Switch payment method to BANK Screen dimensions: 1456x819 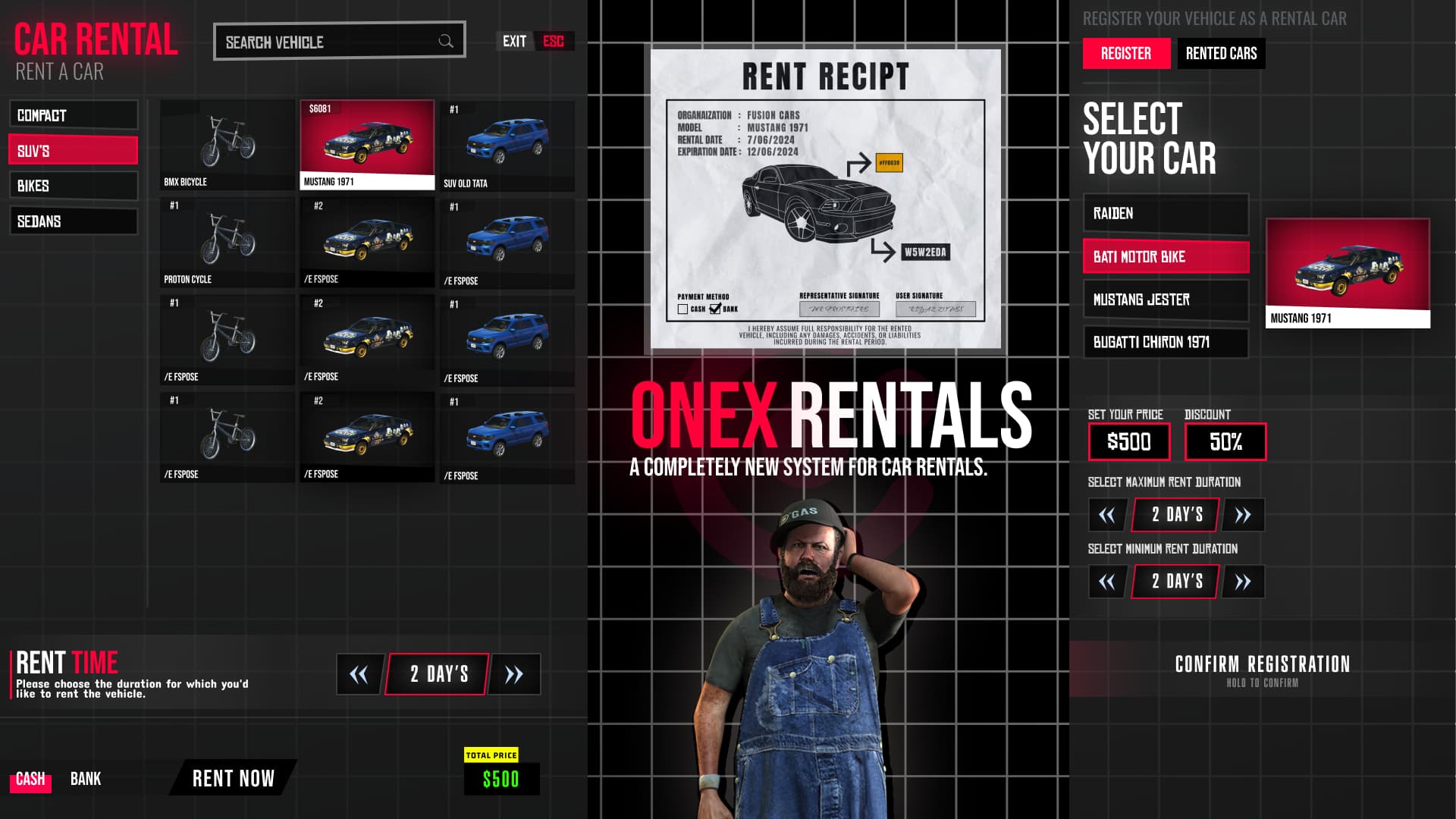coord(86,778)
